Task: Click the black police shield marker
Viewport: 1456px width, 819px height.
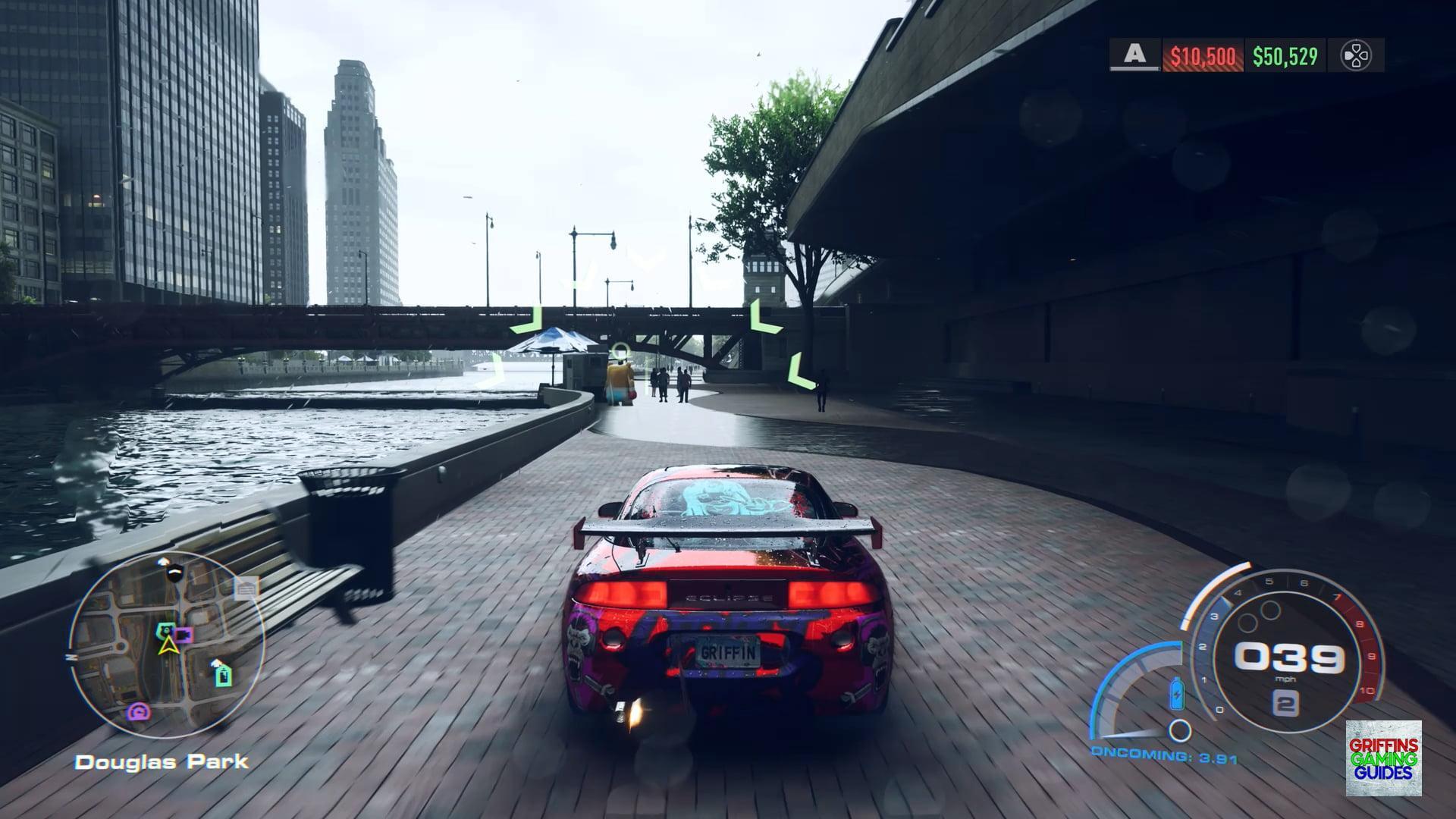Action: click(x=174, y=573)
